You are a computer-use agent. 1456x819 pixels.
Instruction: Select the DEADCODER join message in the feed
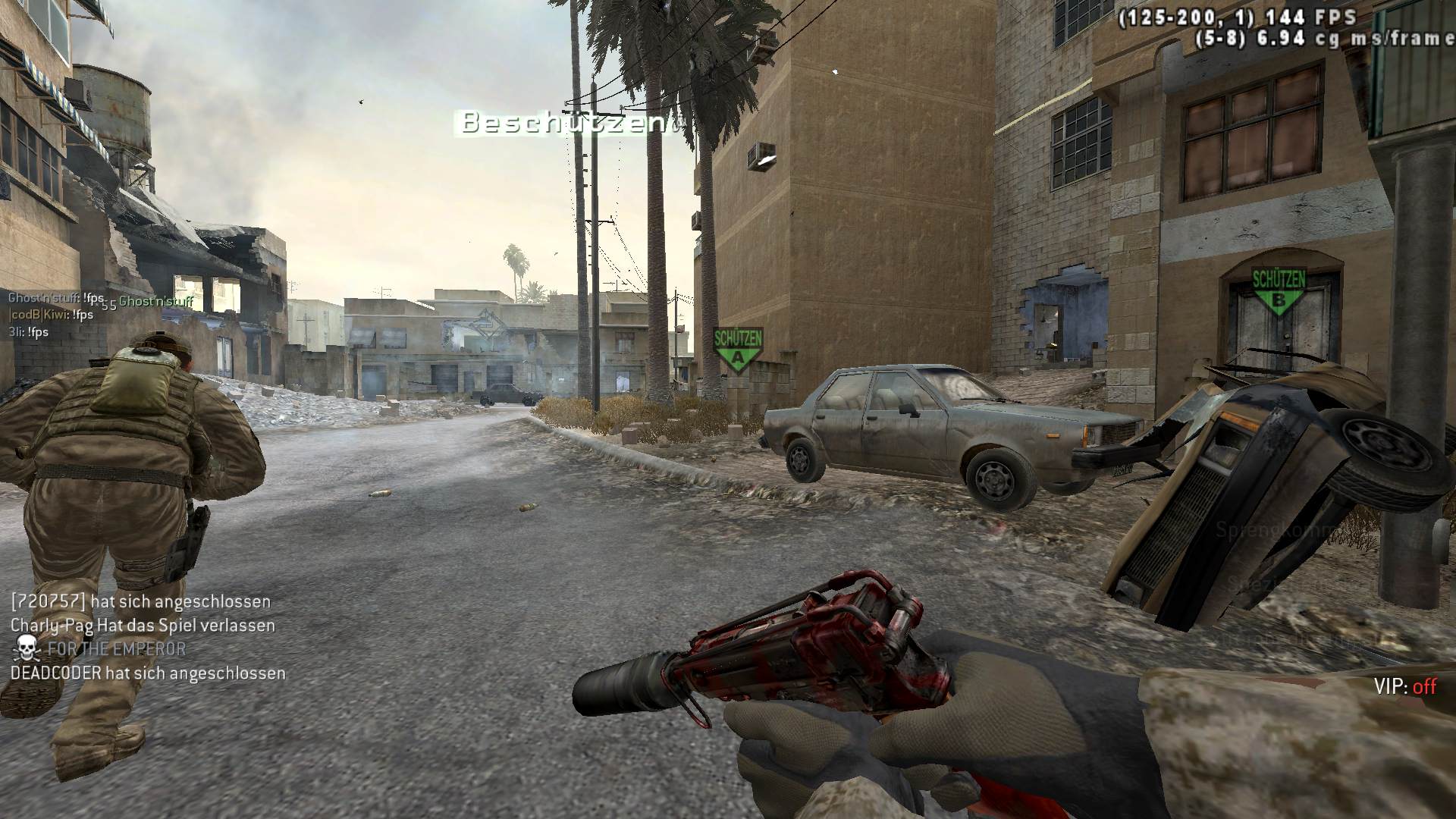pyautogui.click(x=148, y=673)
